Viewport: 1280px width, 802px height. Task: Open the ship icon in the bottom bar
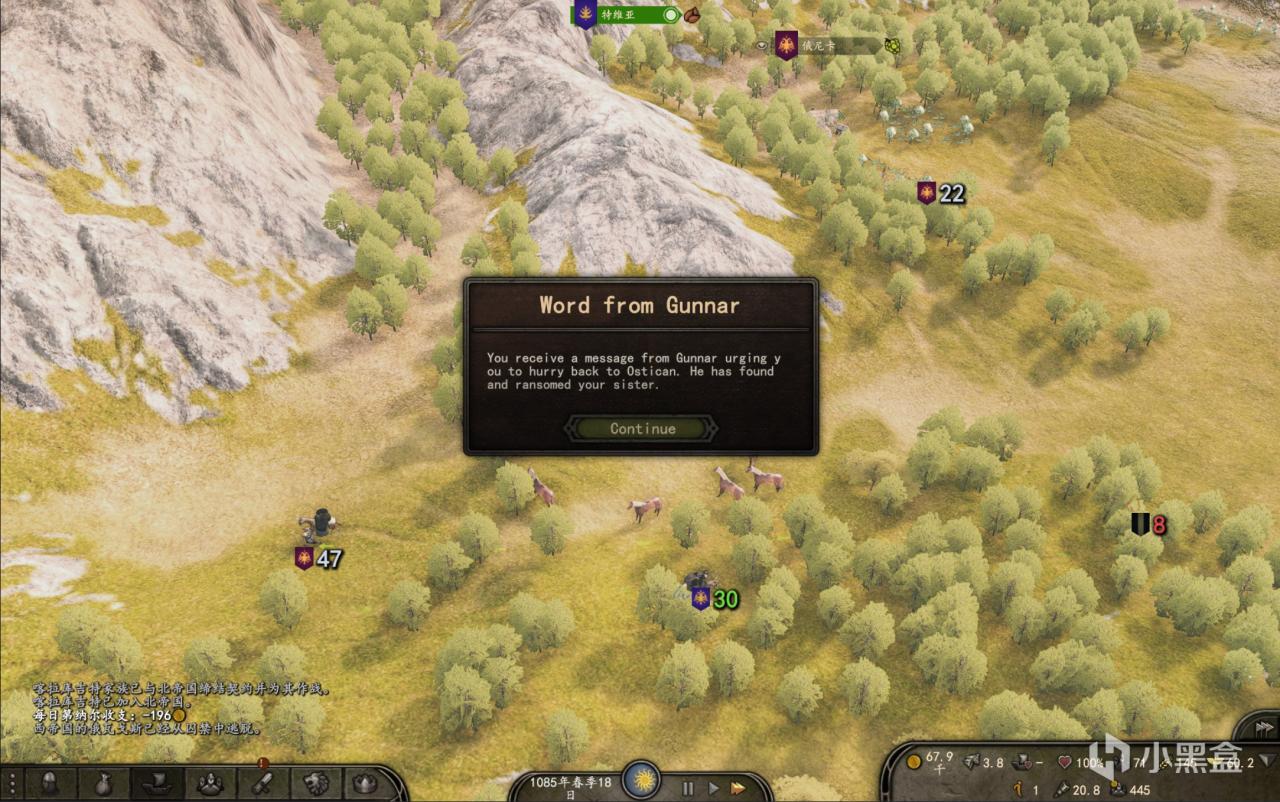[x=157, y=783]
